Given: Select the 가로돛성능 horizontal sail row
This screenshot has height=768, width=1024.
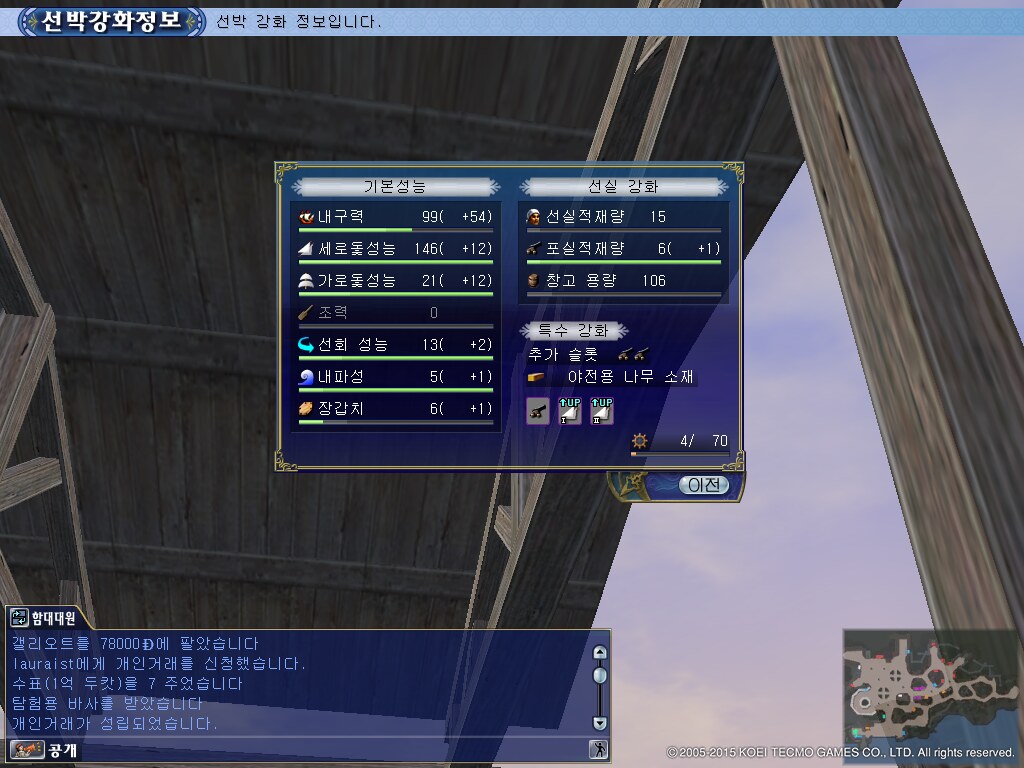Looking at the screenshot, I should pyautogui.click(x=394, y=281).
